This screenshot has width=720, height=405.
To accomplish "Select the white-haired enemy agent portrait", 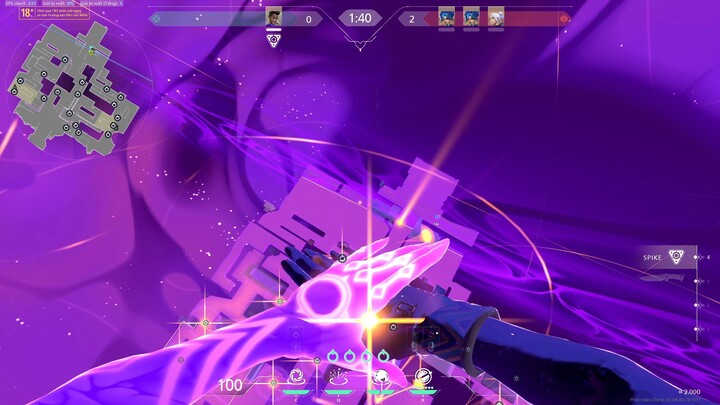I will 496,18.
